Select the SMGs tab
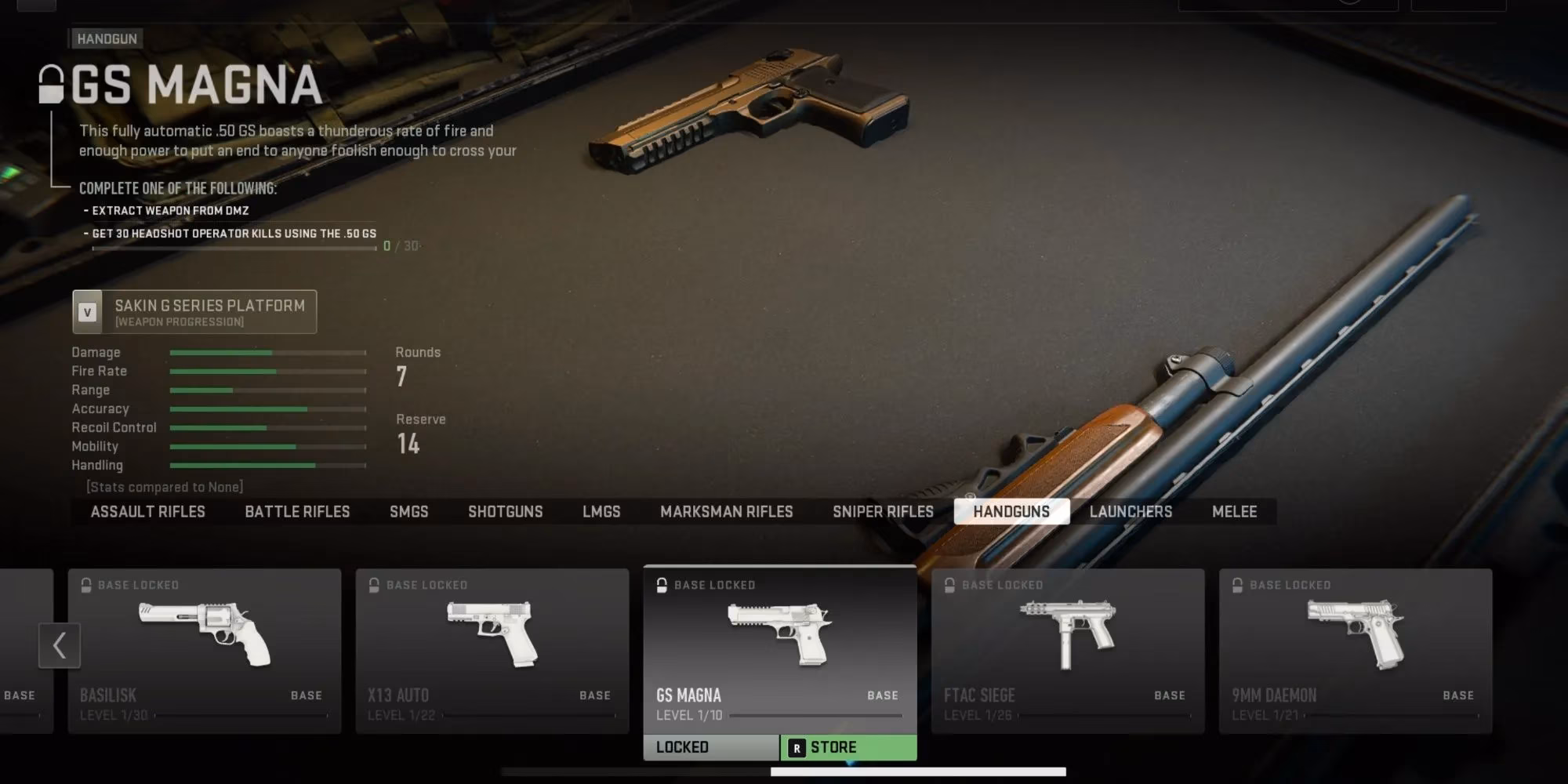 (x=408, y=512)
